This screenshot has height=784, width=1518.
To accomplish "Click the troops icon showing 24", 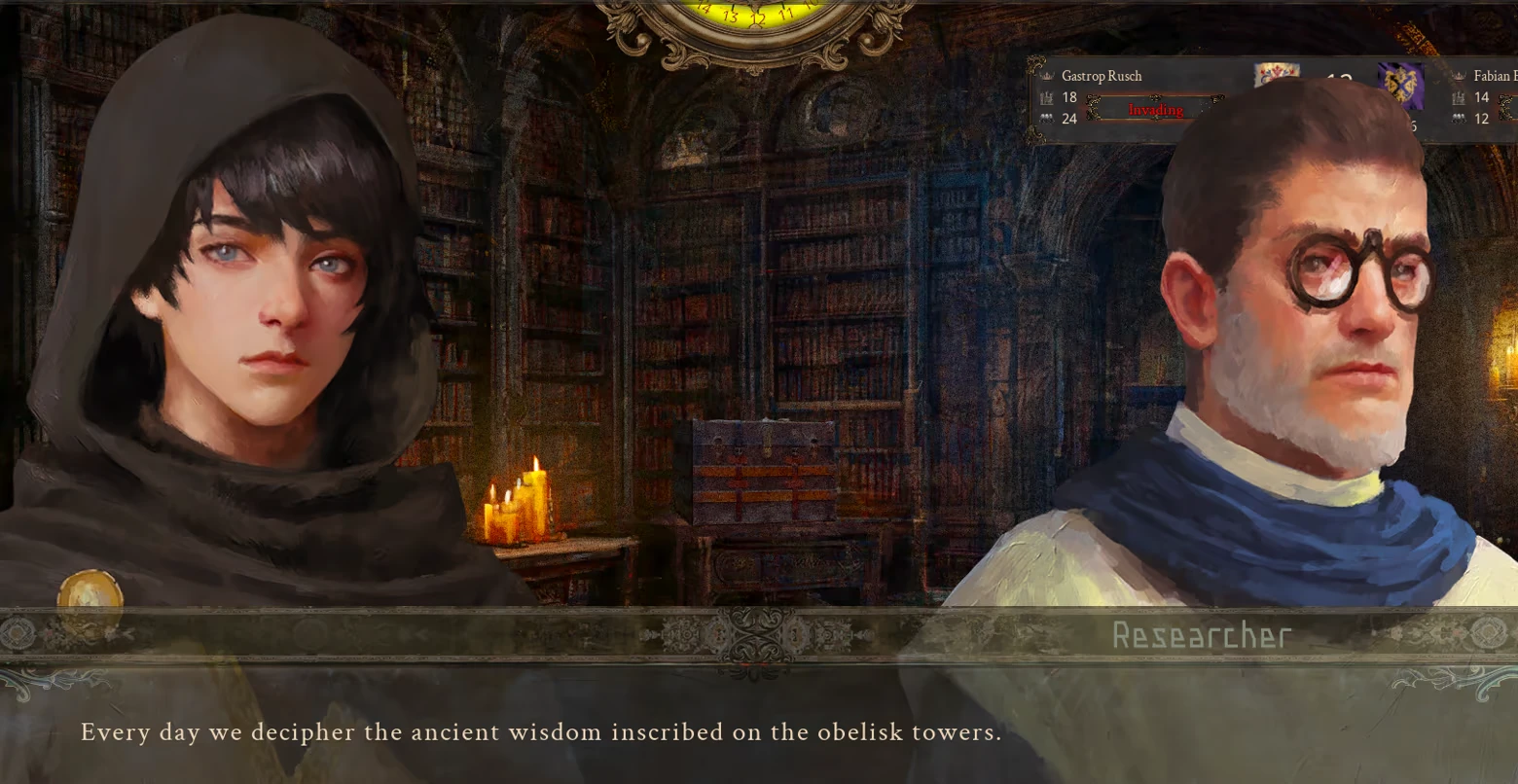I will [1049, 117].
